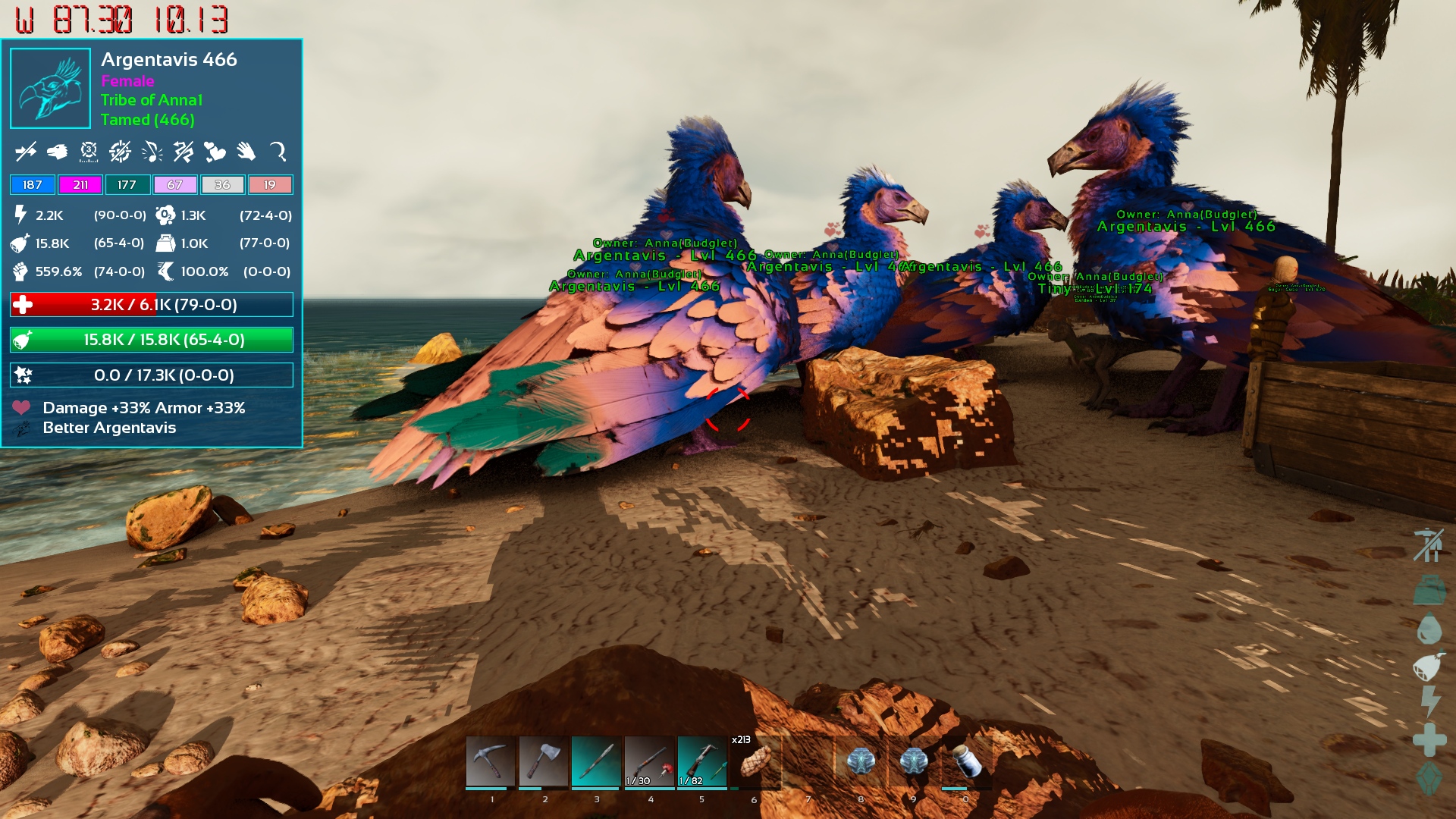Click the music note behavior icon

click(152, 152)
